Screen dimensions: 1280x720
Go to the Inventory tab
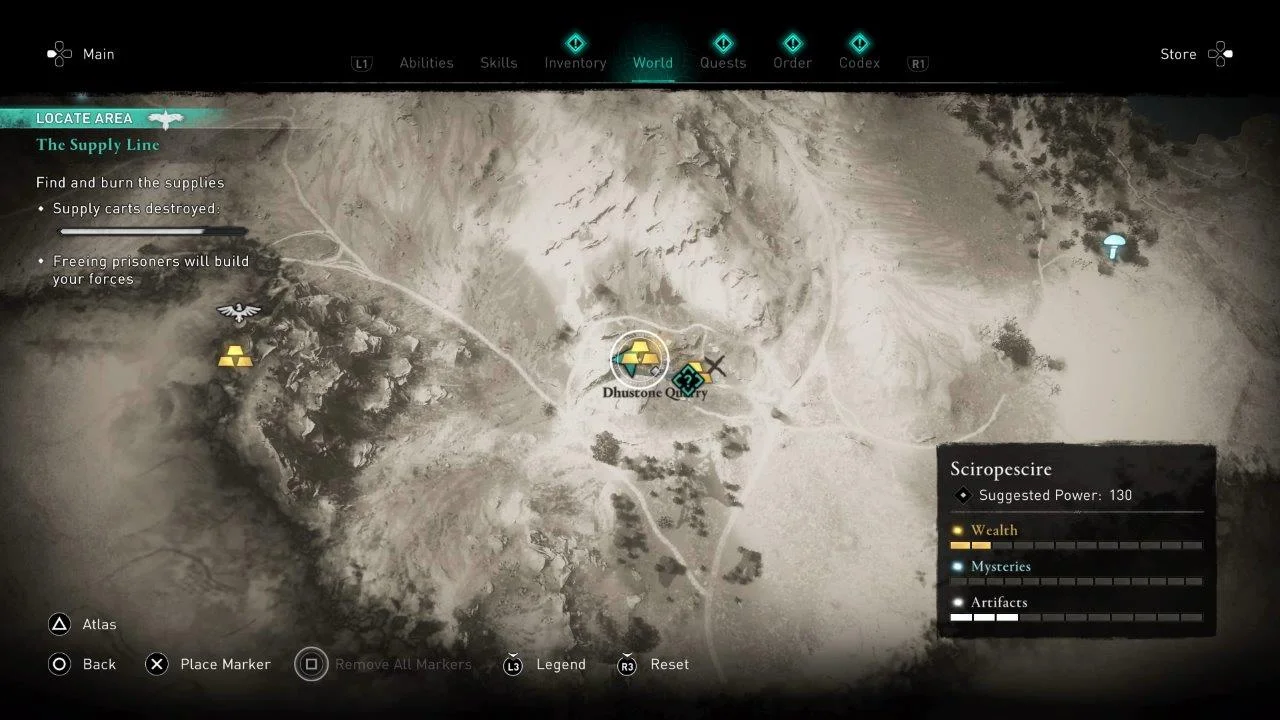tap(575, 63)
